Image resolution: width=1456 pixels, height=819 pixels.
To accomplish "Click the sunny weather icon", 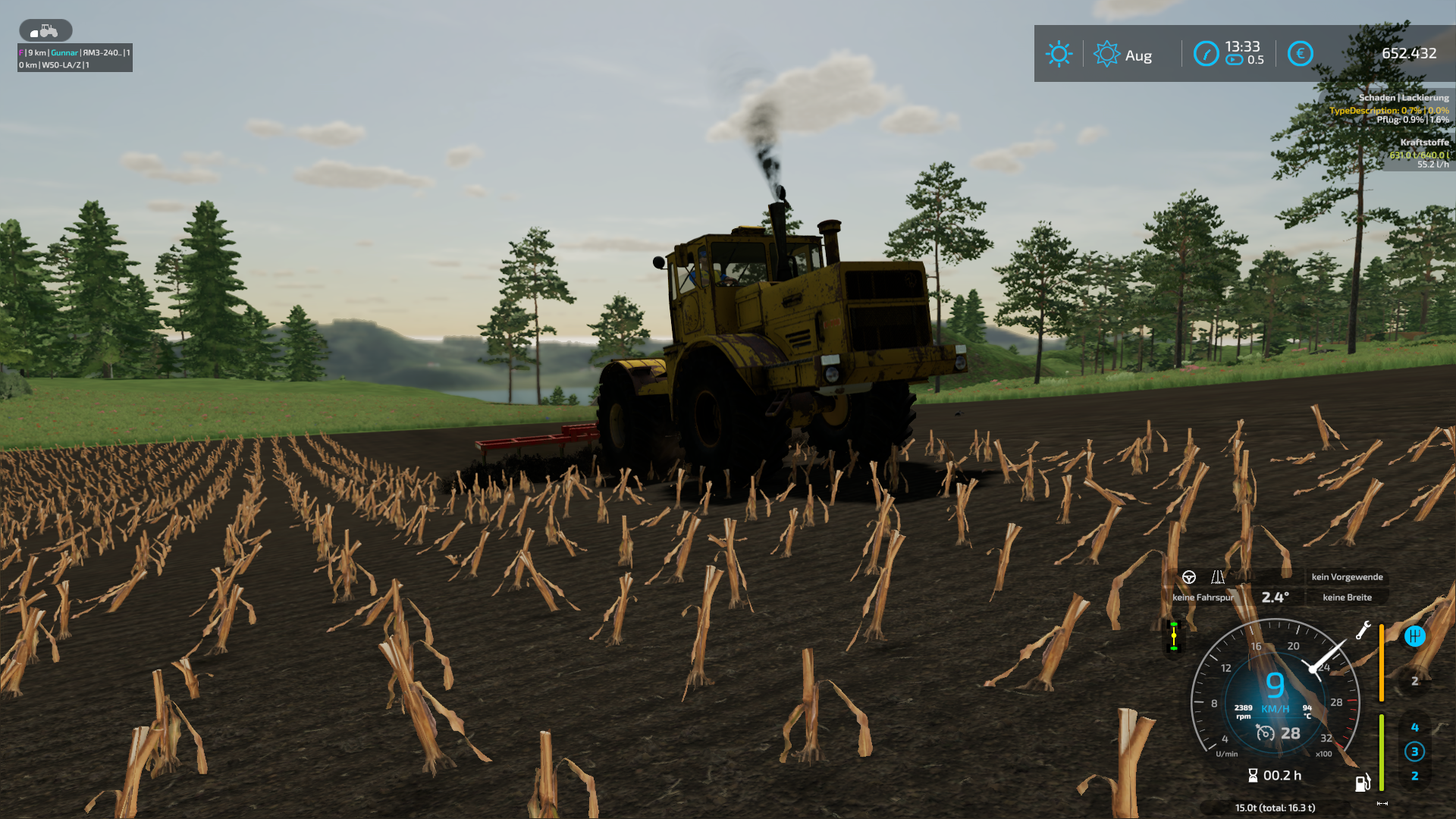I will pos(1059,54).
